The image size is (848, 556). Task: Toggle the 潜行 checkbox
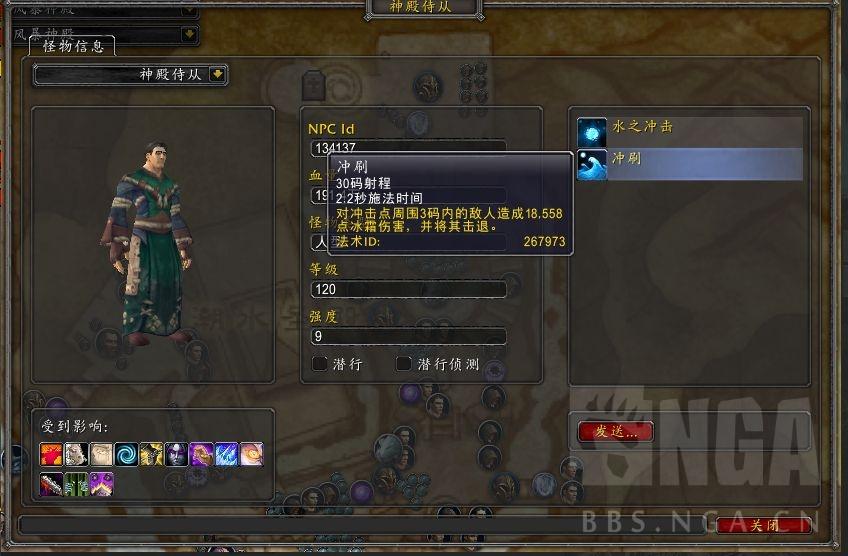320,365
